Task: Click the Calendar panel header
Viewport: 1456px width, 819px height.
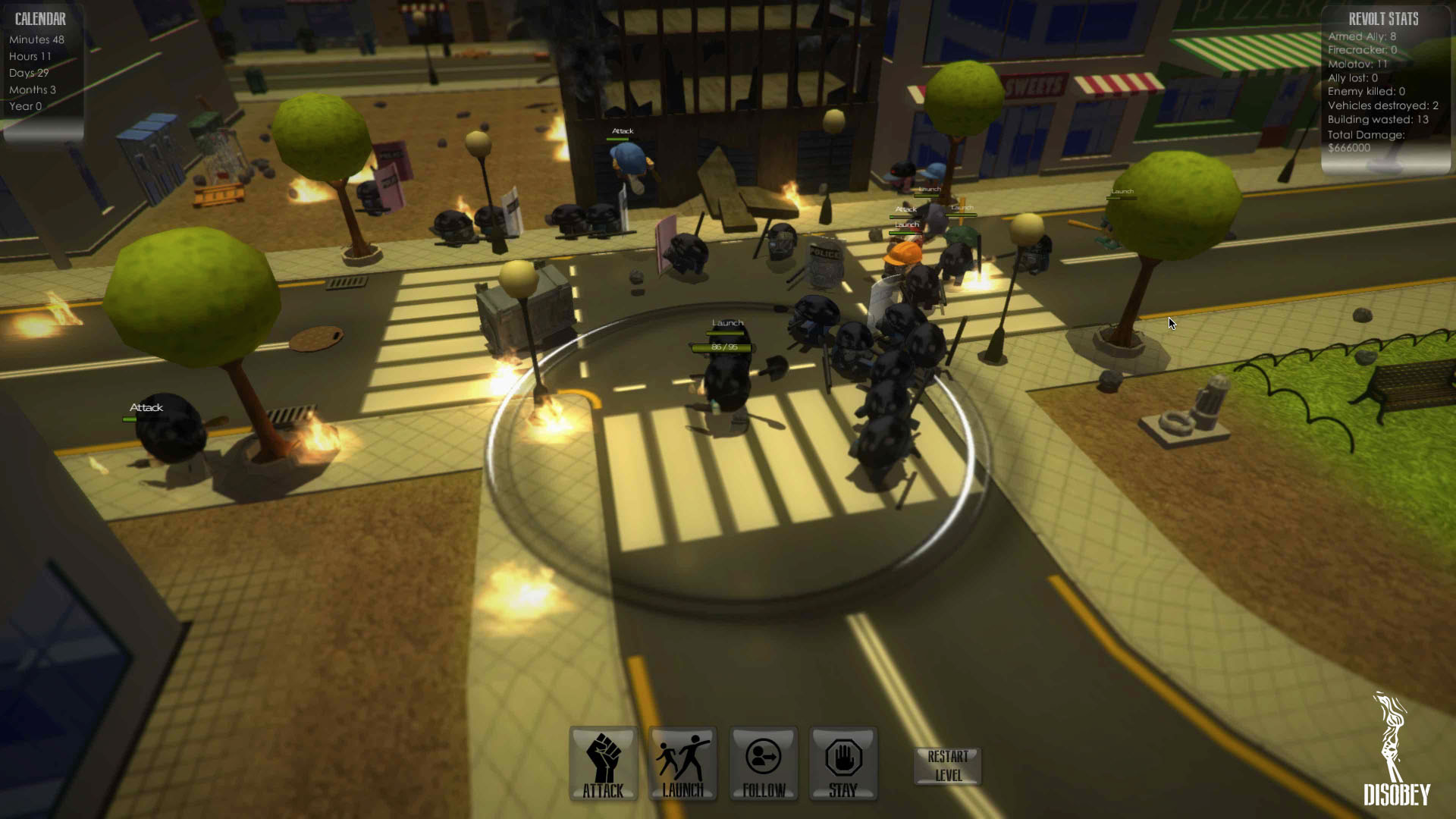Action: [x=39, y=18]
